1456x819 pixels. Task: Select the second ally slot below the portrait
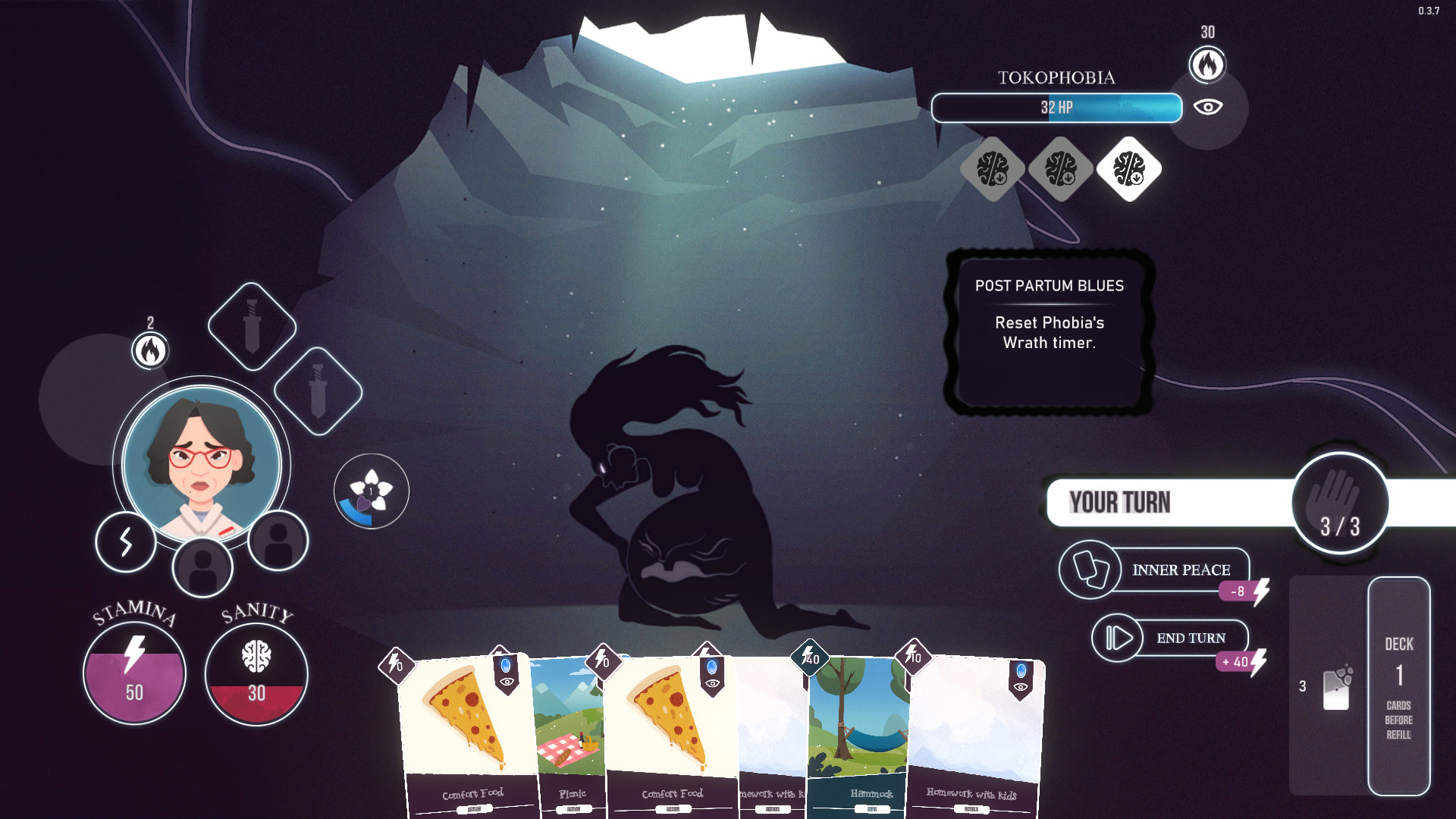(278, 544)
